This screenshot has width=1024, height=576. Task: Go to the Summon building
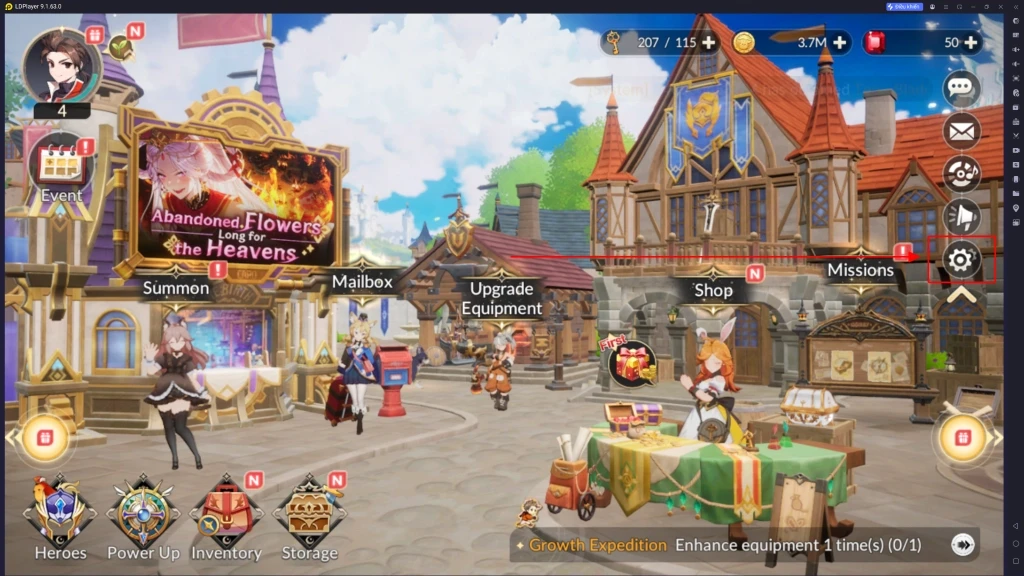click(x=176, y=288)
